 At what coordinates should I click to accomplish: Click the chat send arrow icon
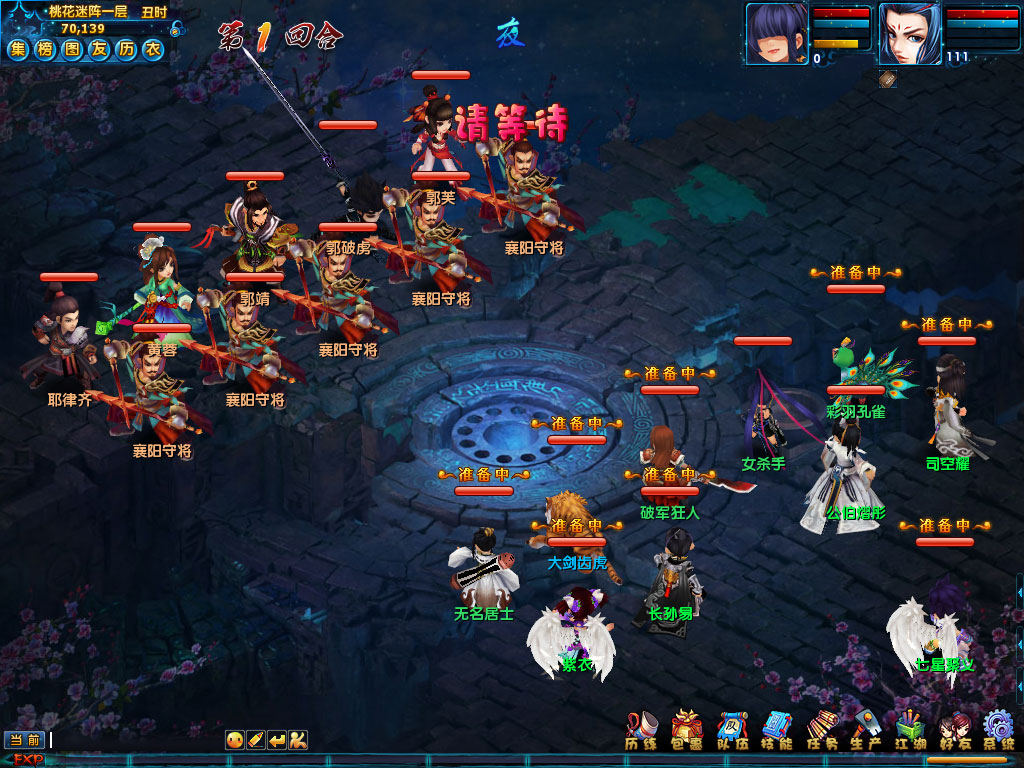277,740
